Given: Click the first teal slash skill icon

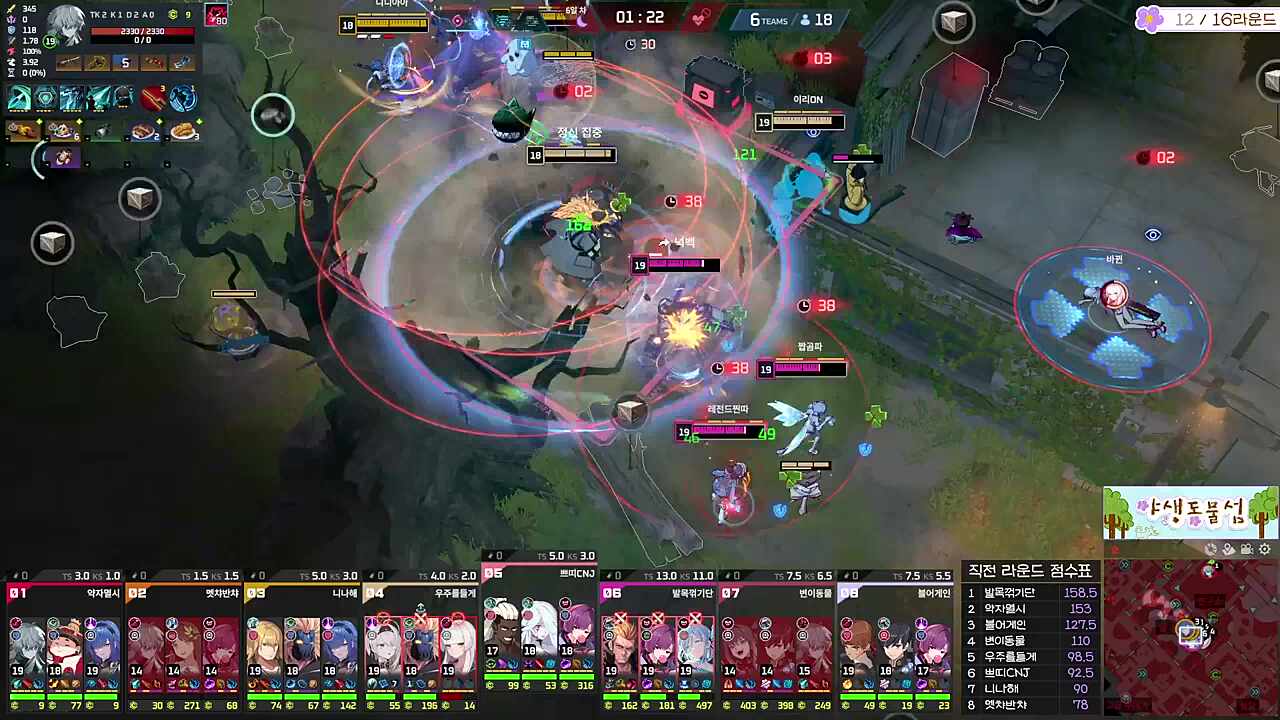Looking at the screenshot, I should [x=19, y=97].
